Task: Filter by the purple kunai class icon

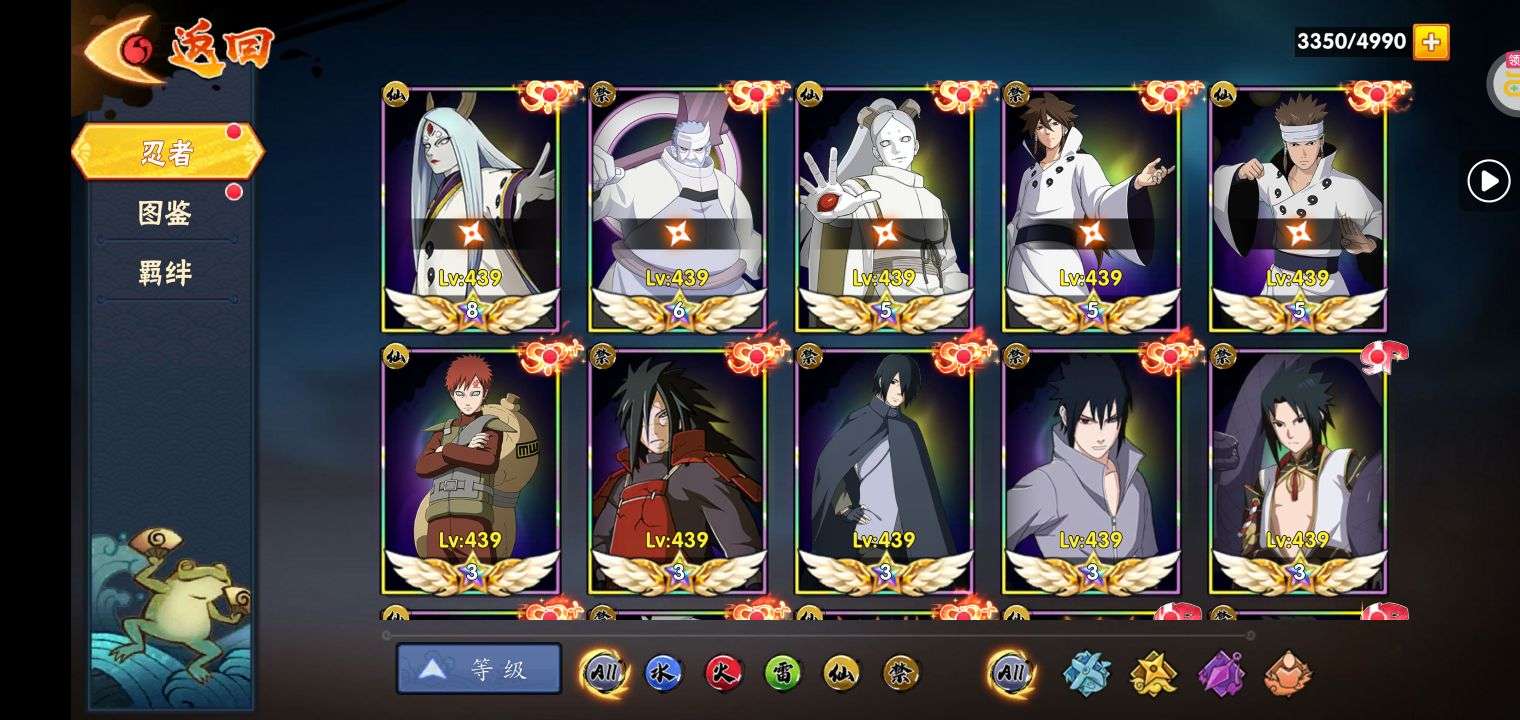Action: coord(1220,673)
